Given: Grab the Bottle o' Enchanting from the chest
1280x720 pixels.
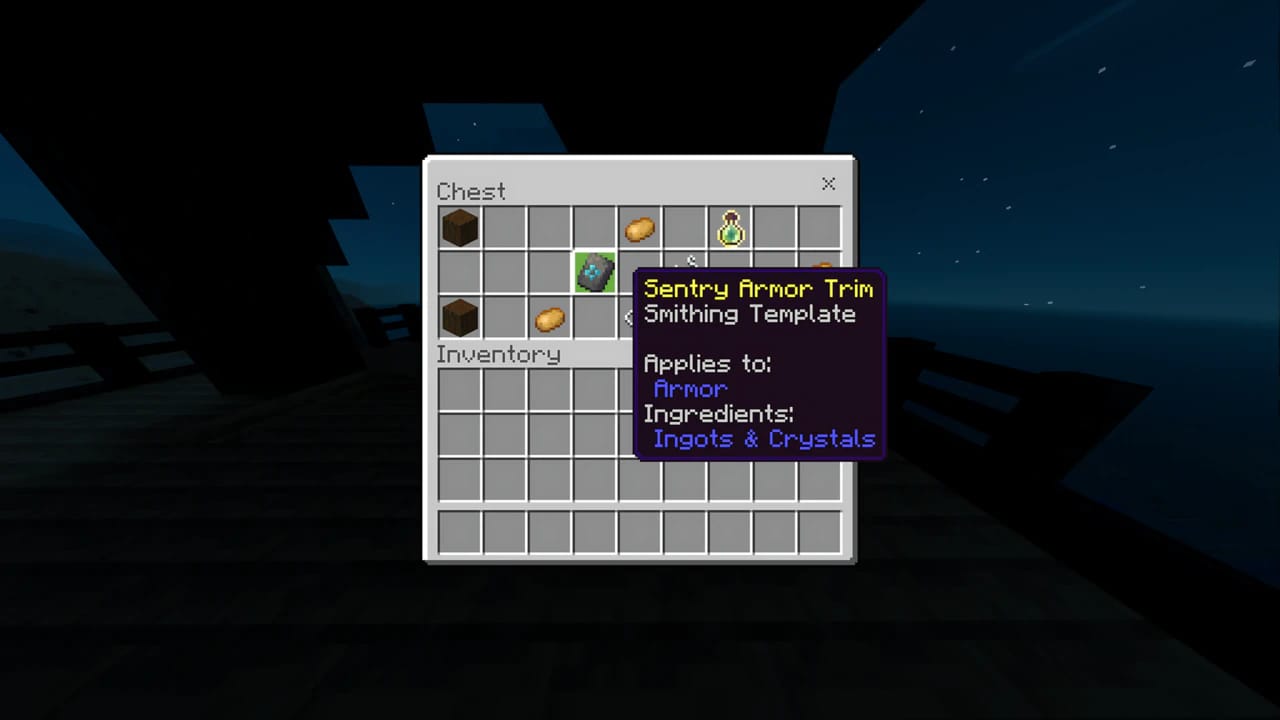Looking at the screenshot, I should coord(730,227).
